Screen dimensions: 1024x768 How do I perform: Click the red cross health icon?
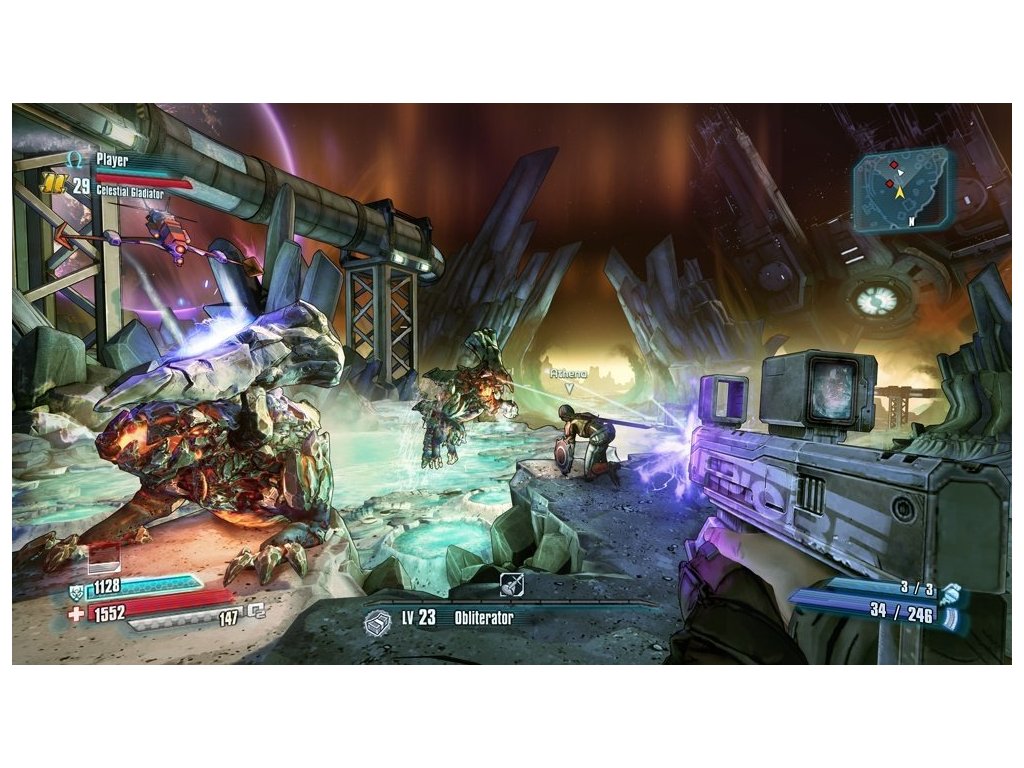point(76,612)
